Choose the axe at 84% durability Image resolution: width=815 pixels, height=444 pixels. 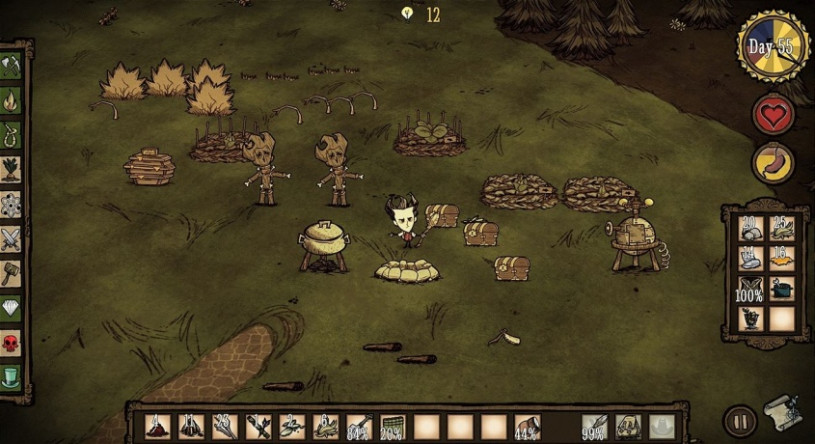pyautogui.click(x=359, y=427)
